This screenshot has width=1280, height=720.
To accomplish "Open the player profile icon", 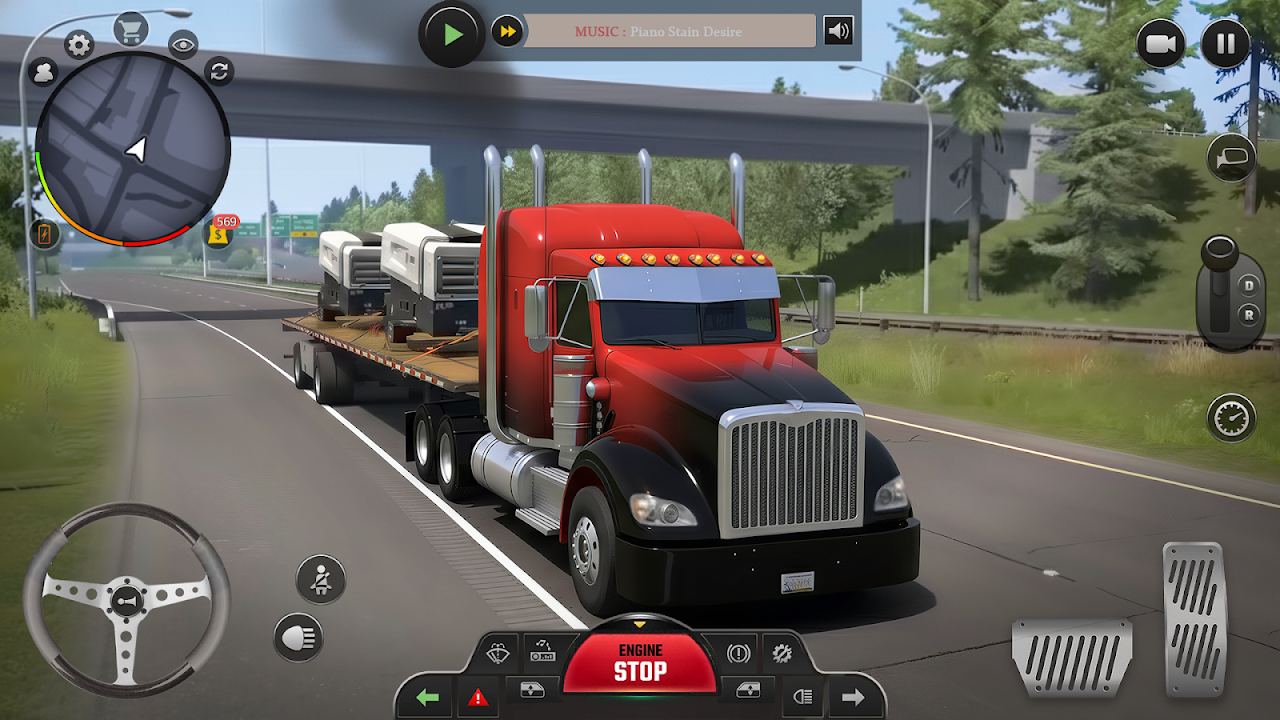I will point(44,72).
